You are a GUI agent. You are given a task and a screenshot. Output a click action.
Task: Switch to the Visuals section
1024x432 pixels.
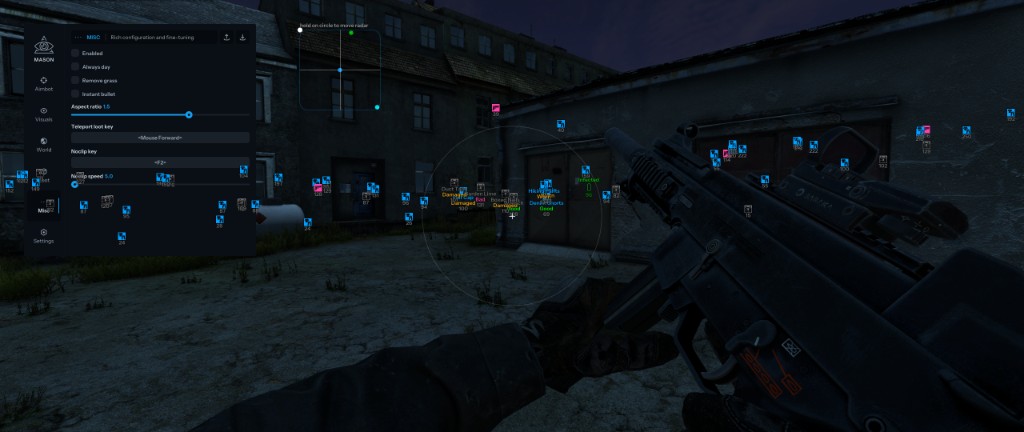(44, 114)
